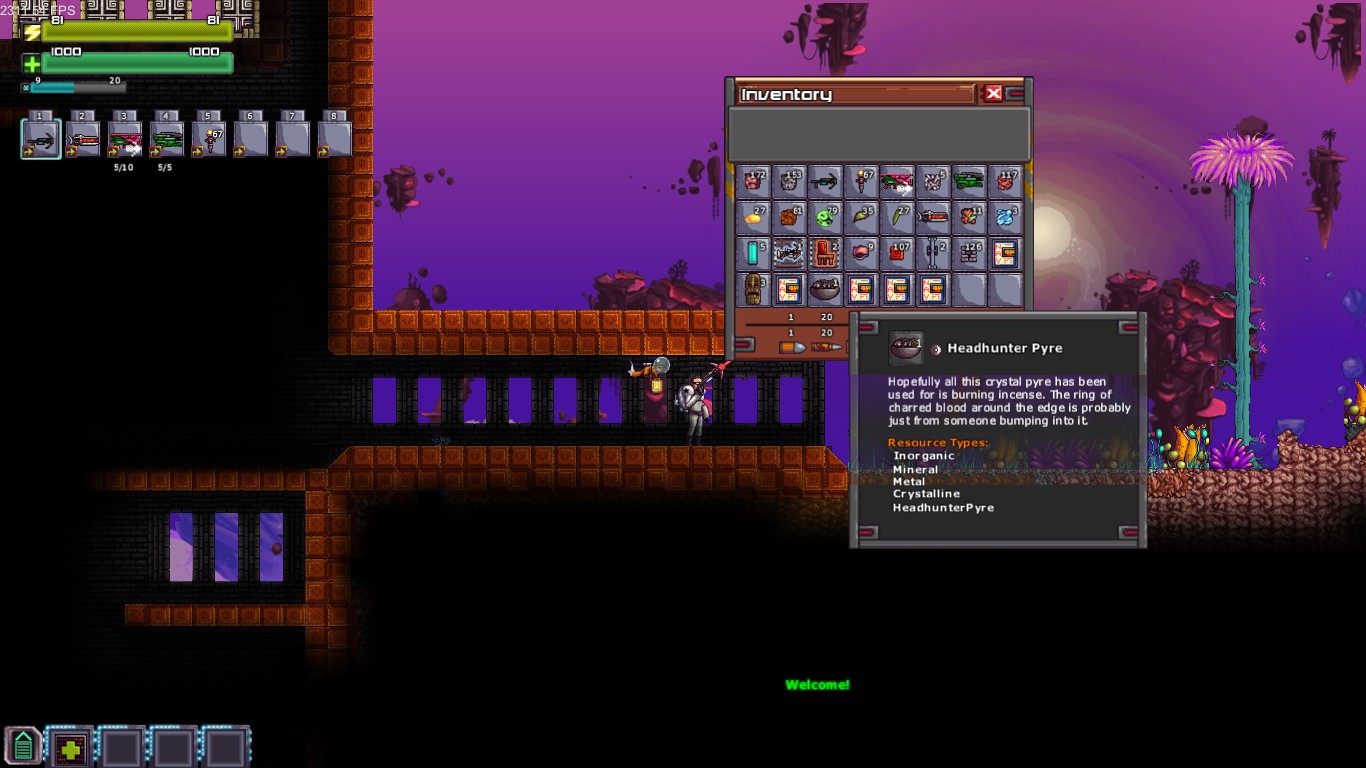Click the green slime blob stack of 79

[x=825, y=217]
